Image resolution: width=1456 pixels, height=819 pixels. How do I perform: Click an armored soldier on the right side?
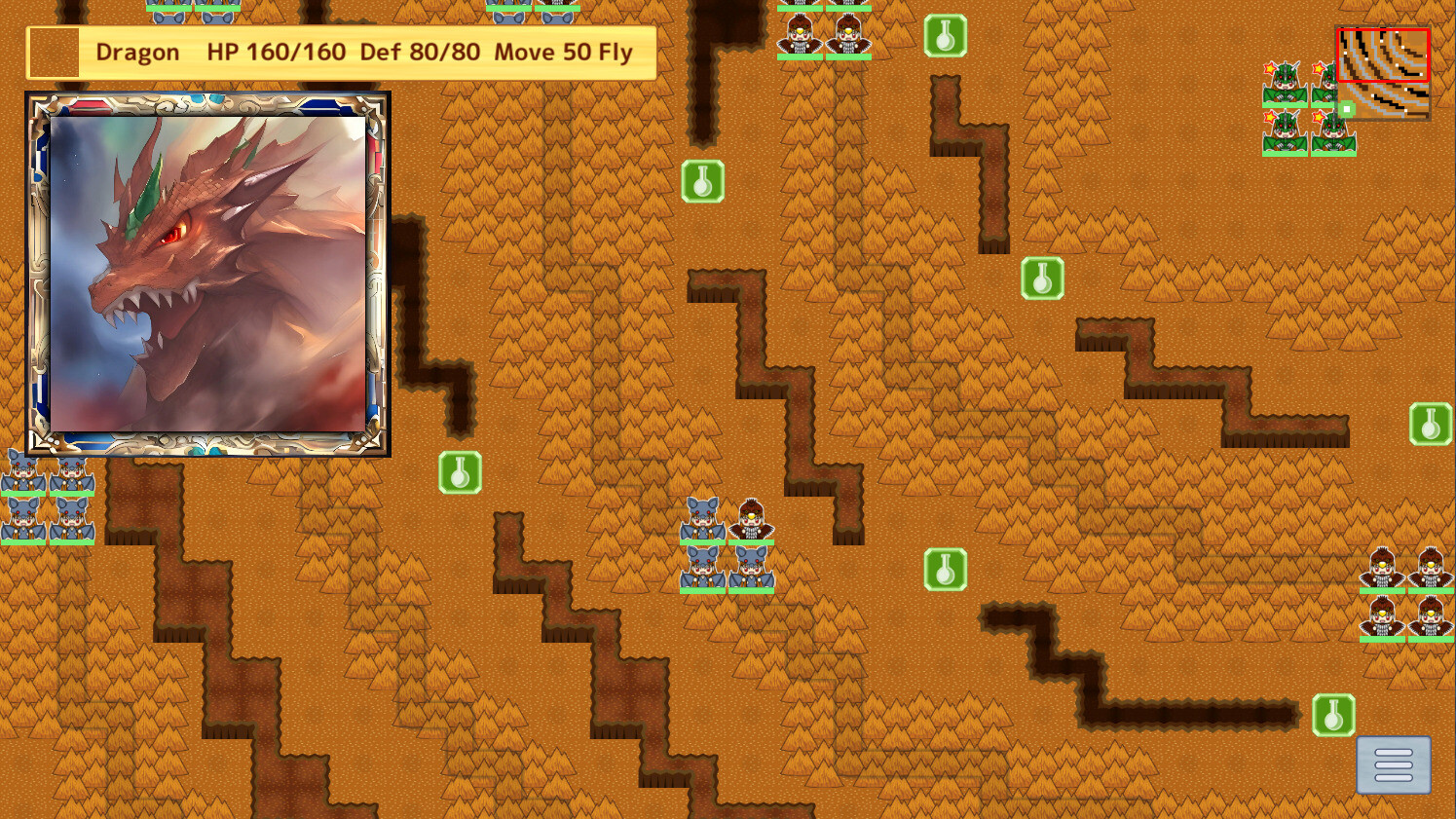click(1384, 575)
